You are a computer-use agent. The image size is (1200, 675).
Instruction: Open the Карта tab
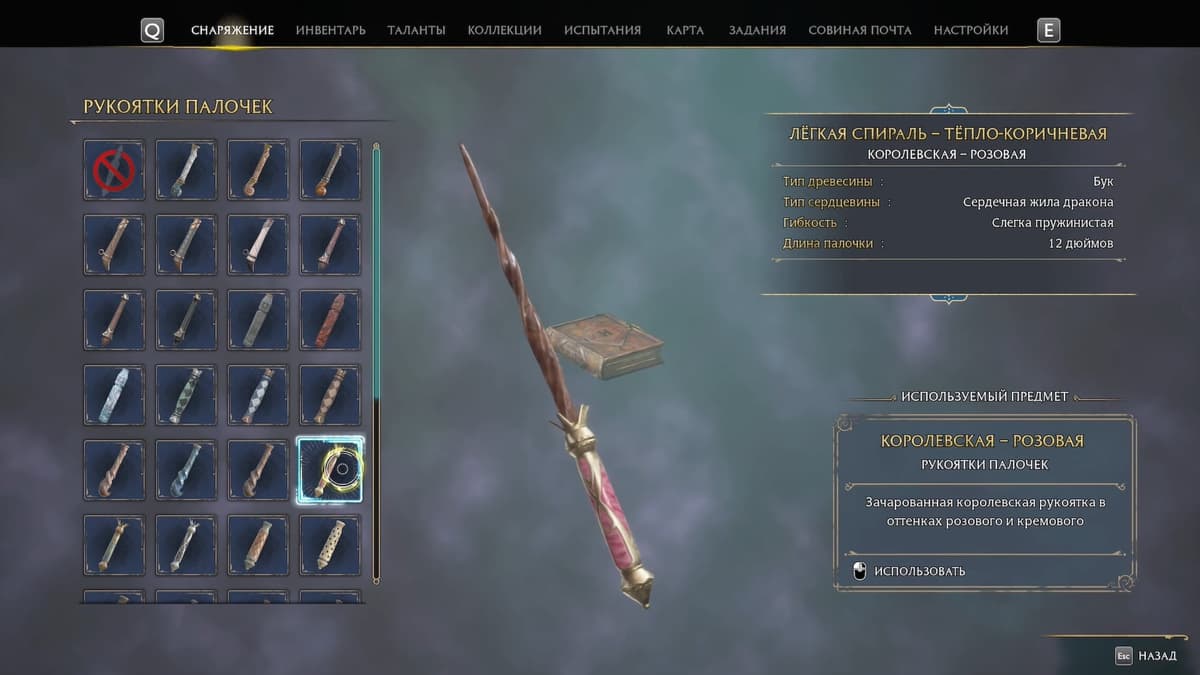click(x=685, y=30)
